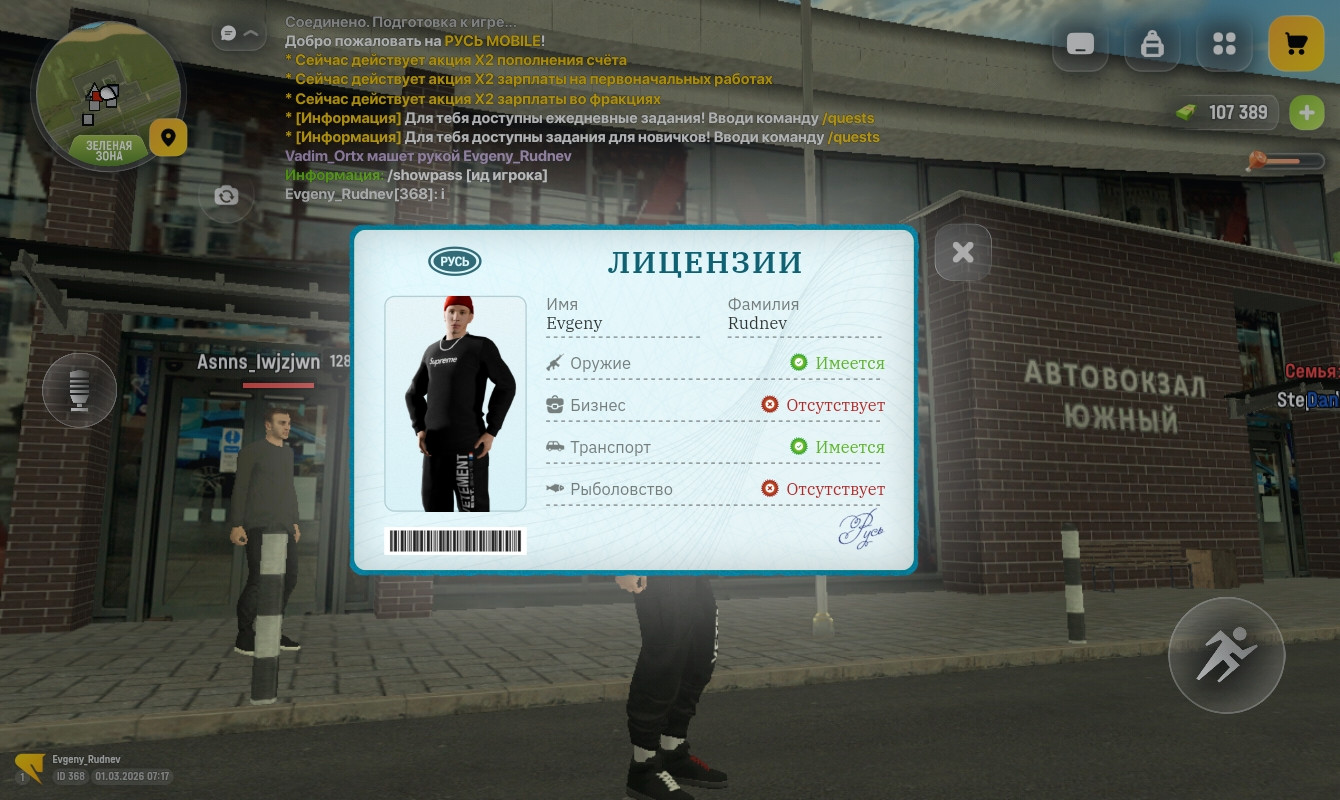Collapse the chat with the chevron arrow

point(253,32)
